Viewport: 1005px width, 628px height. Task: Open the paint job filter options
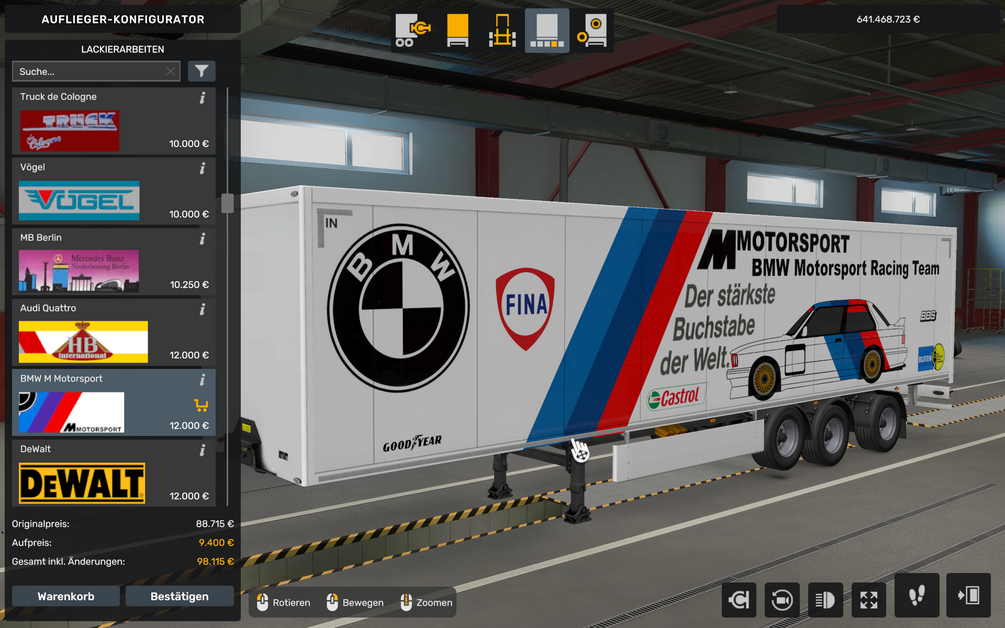tap(202, 71)
